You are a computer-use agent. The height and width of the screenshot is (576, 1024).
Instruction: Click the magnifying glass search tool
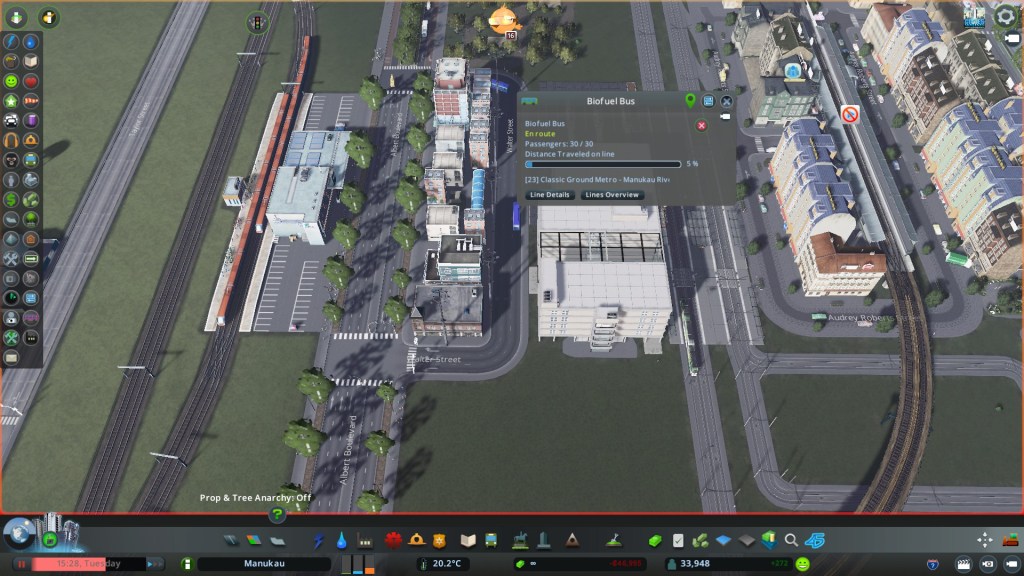click(x=791, y=540)
